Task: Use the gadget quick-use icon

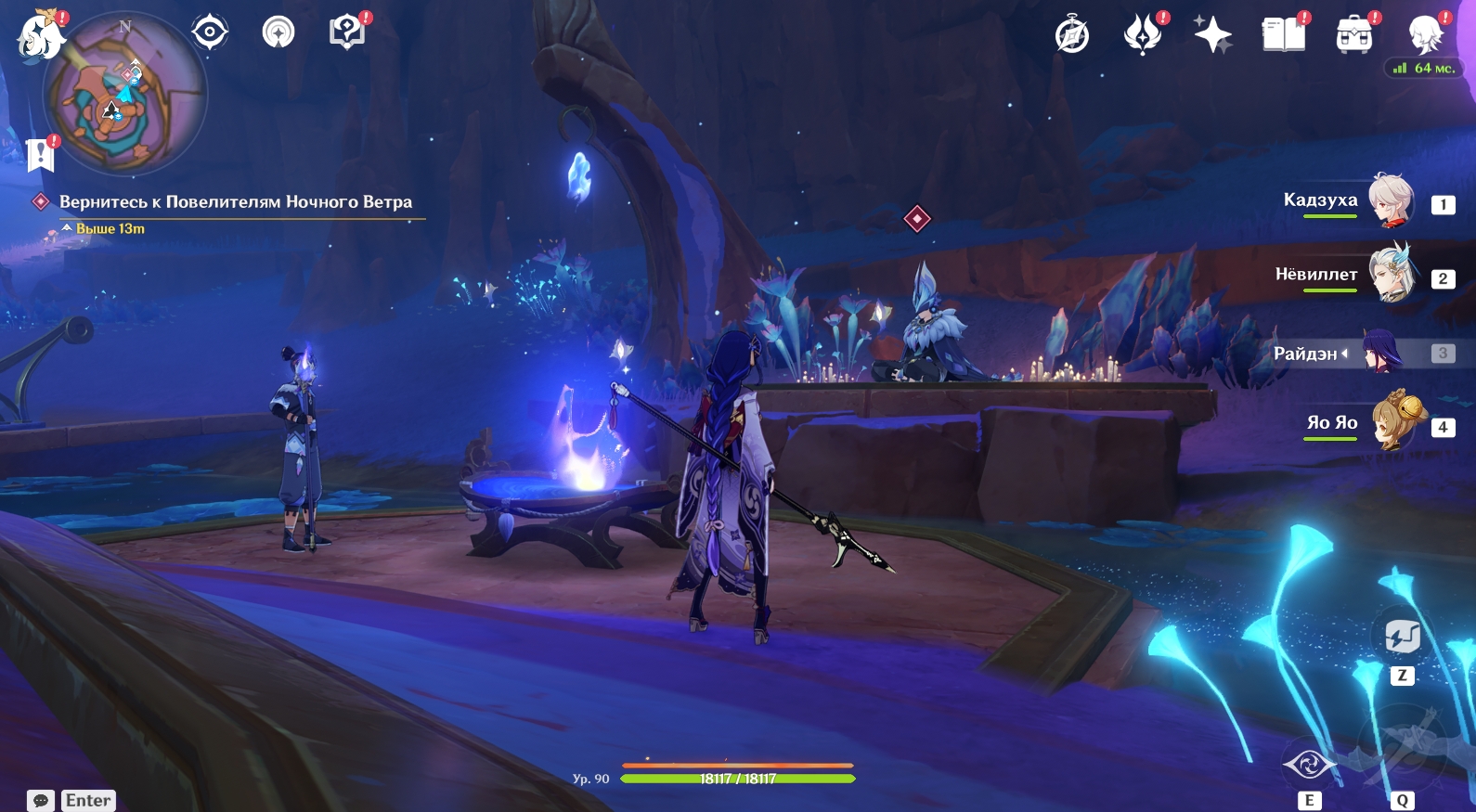Action: click(1402, 638)
